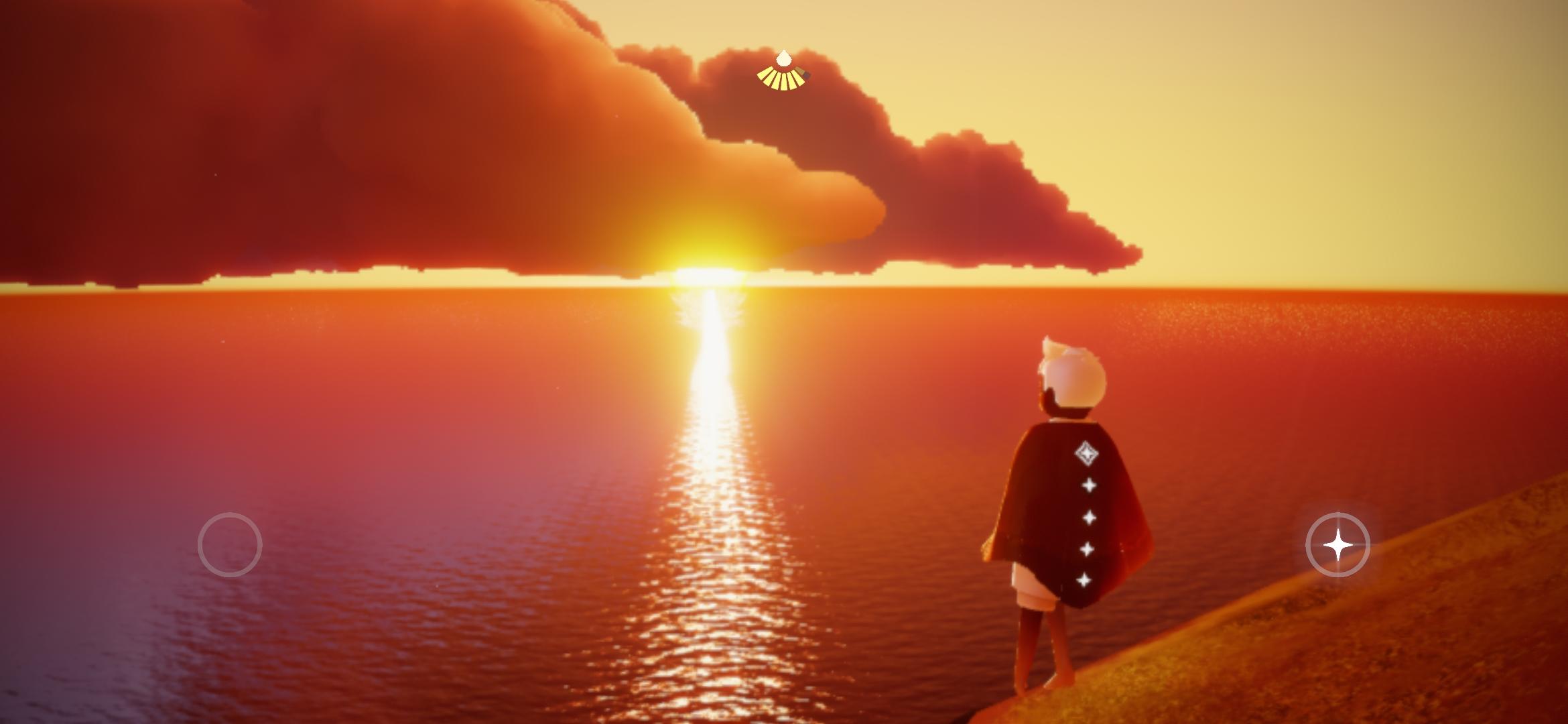Tap the energy fan to expand status
Viewport: 1568px width, 724px height.
pos(783,79)
